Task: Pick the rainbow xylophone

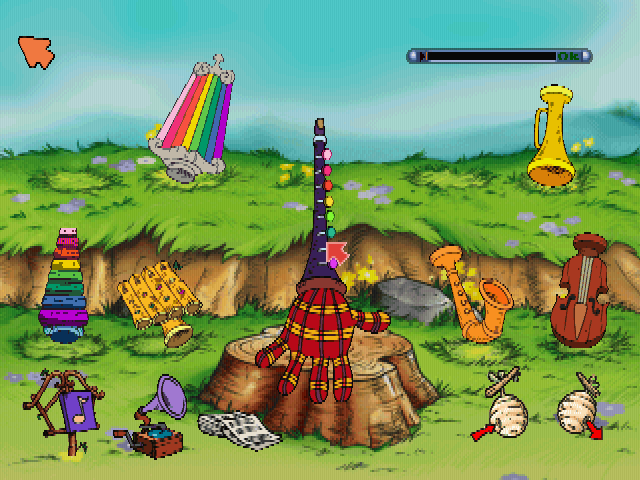Action: [64, 290]
